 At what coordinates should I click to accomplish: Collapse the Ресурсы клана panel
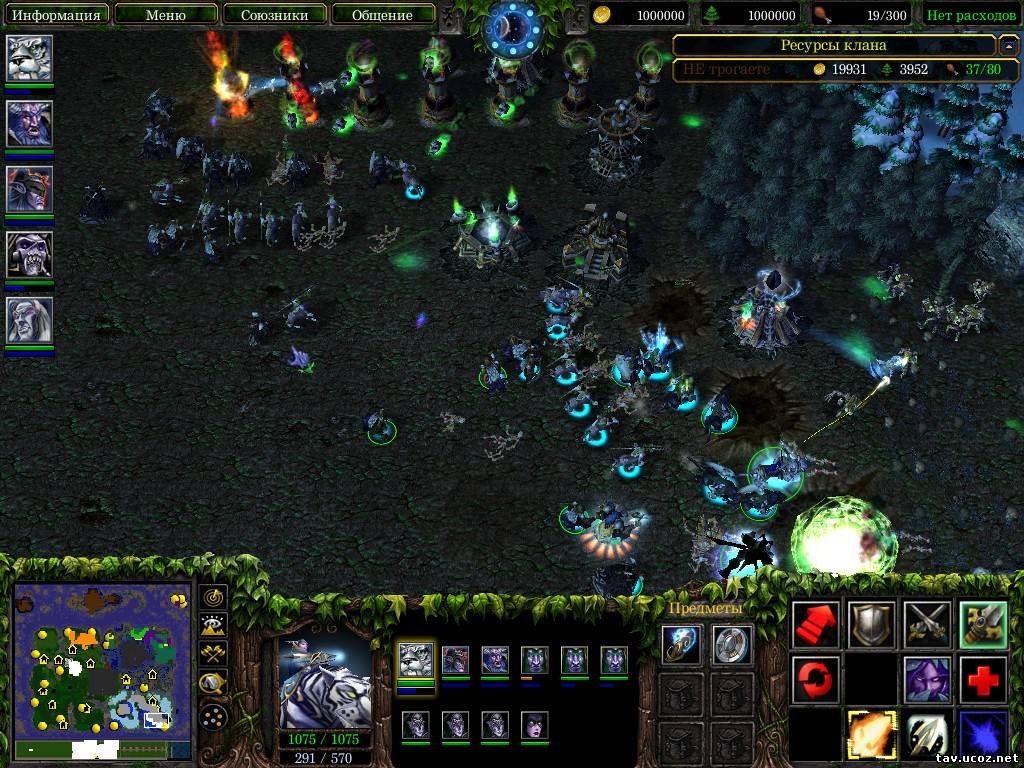tap(1009, 45)
